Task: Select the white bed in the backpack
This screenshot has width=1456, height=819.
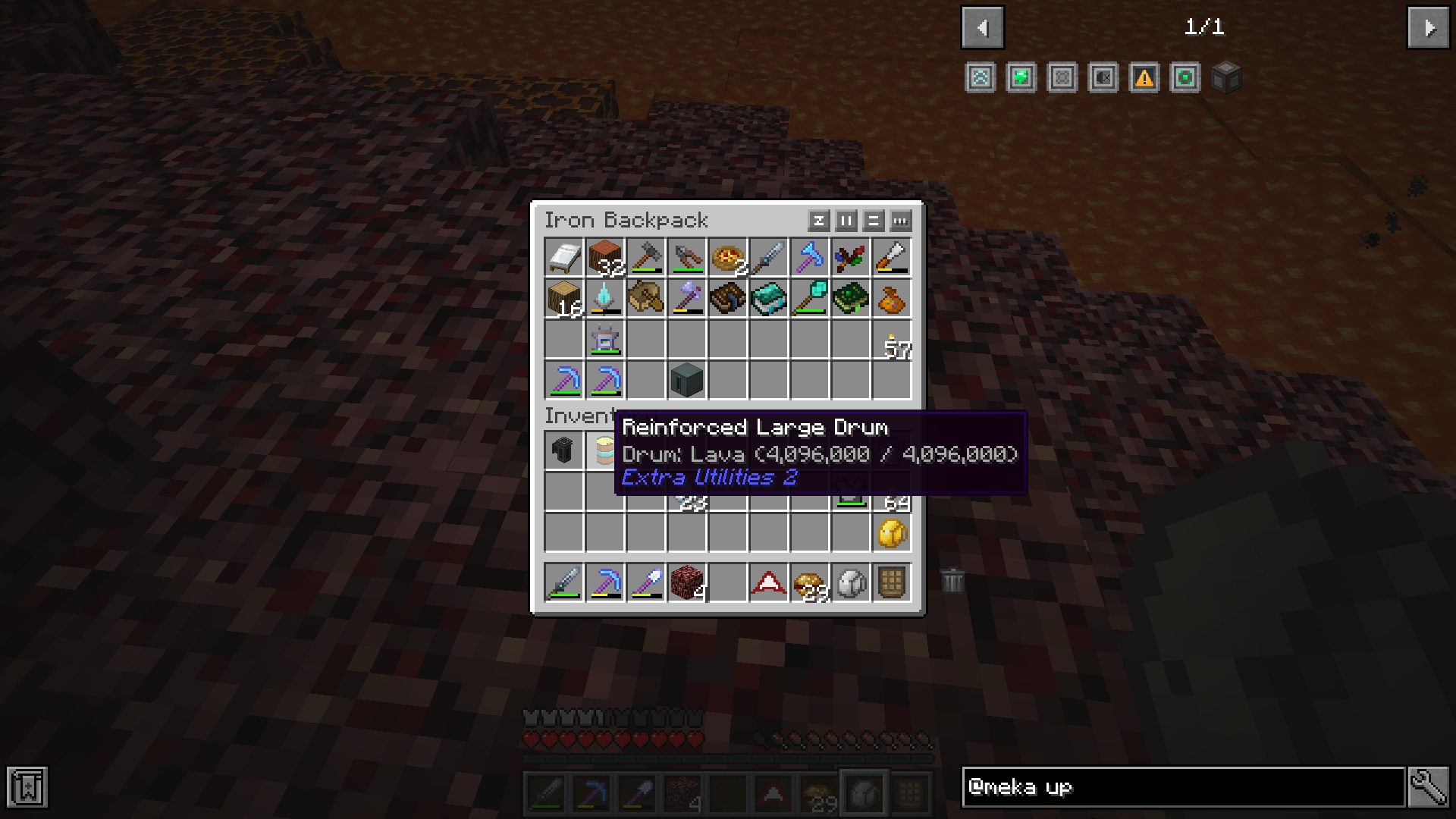Action: point(564,257)
